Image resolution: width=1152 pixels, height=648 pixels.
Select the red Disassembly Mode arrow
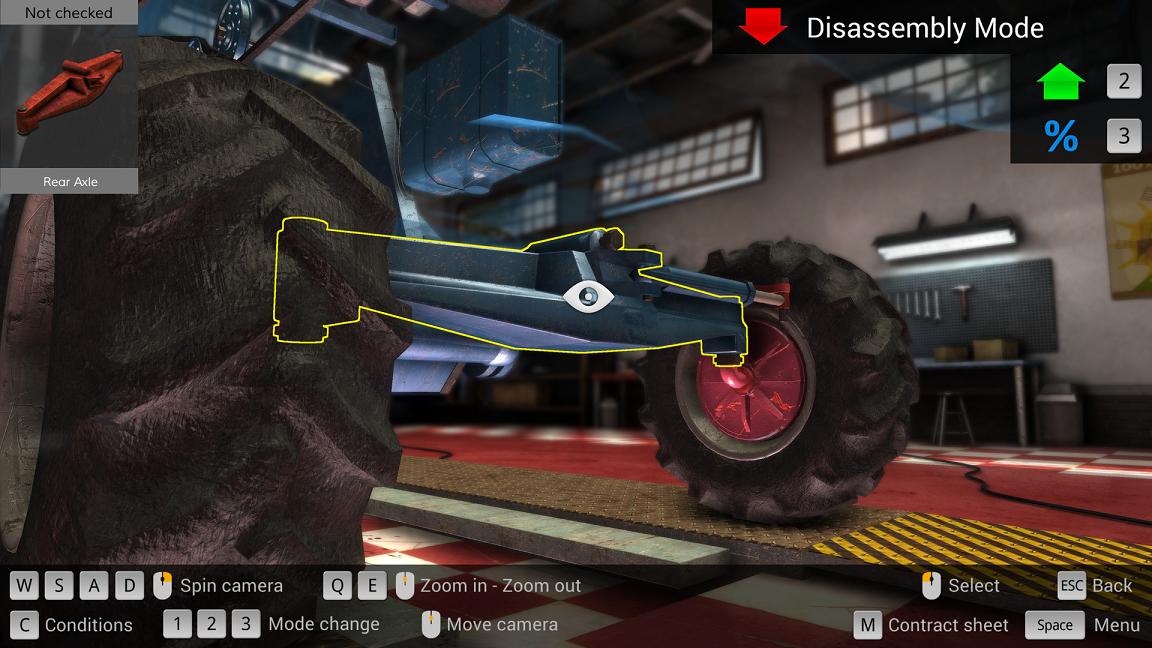pyautogui.click(x=763, y=27)
